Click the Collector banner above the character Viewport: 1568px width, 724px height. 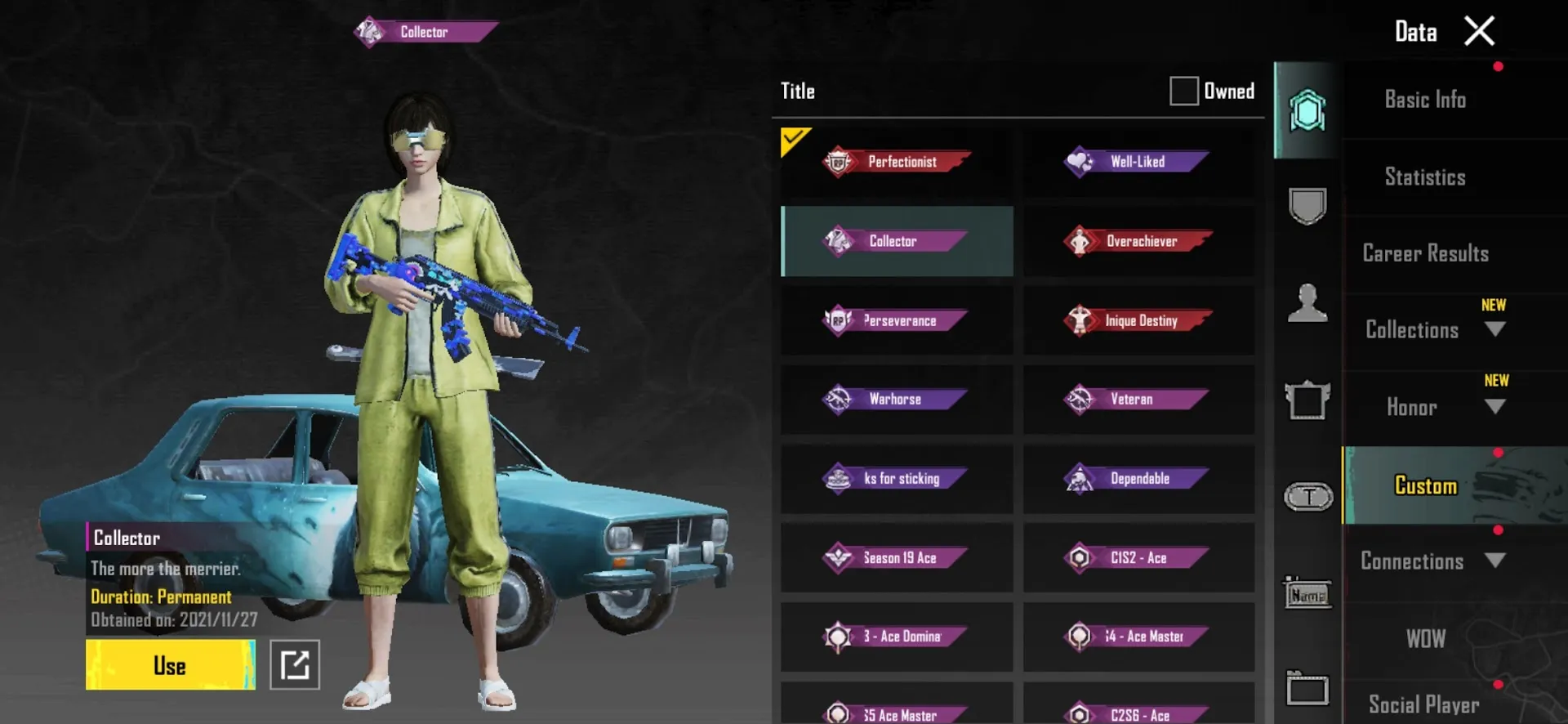click(424, 31)
